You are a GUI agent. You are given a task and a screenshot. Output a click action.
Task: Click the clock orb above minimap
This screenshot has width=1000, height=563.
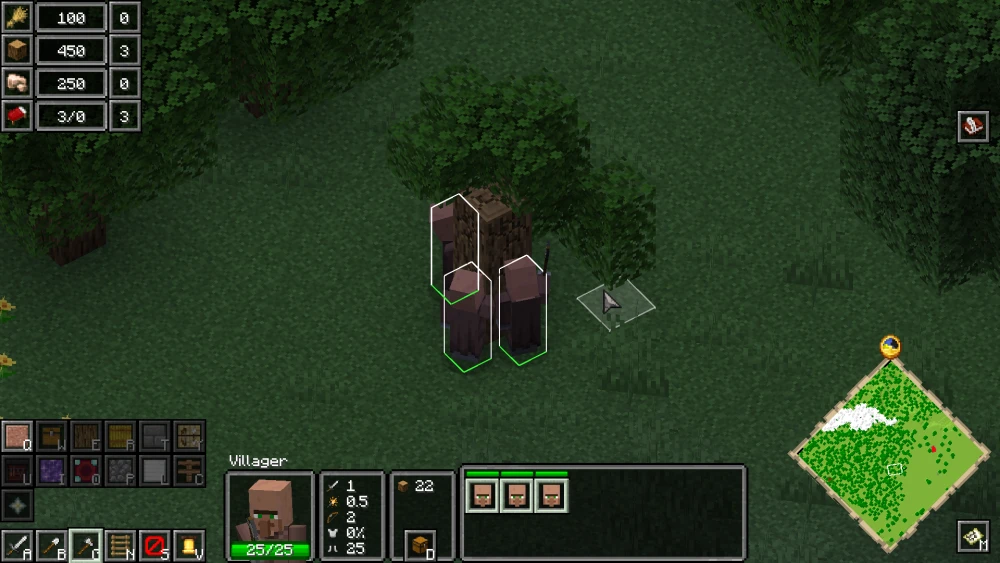[x=890, y=347]
